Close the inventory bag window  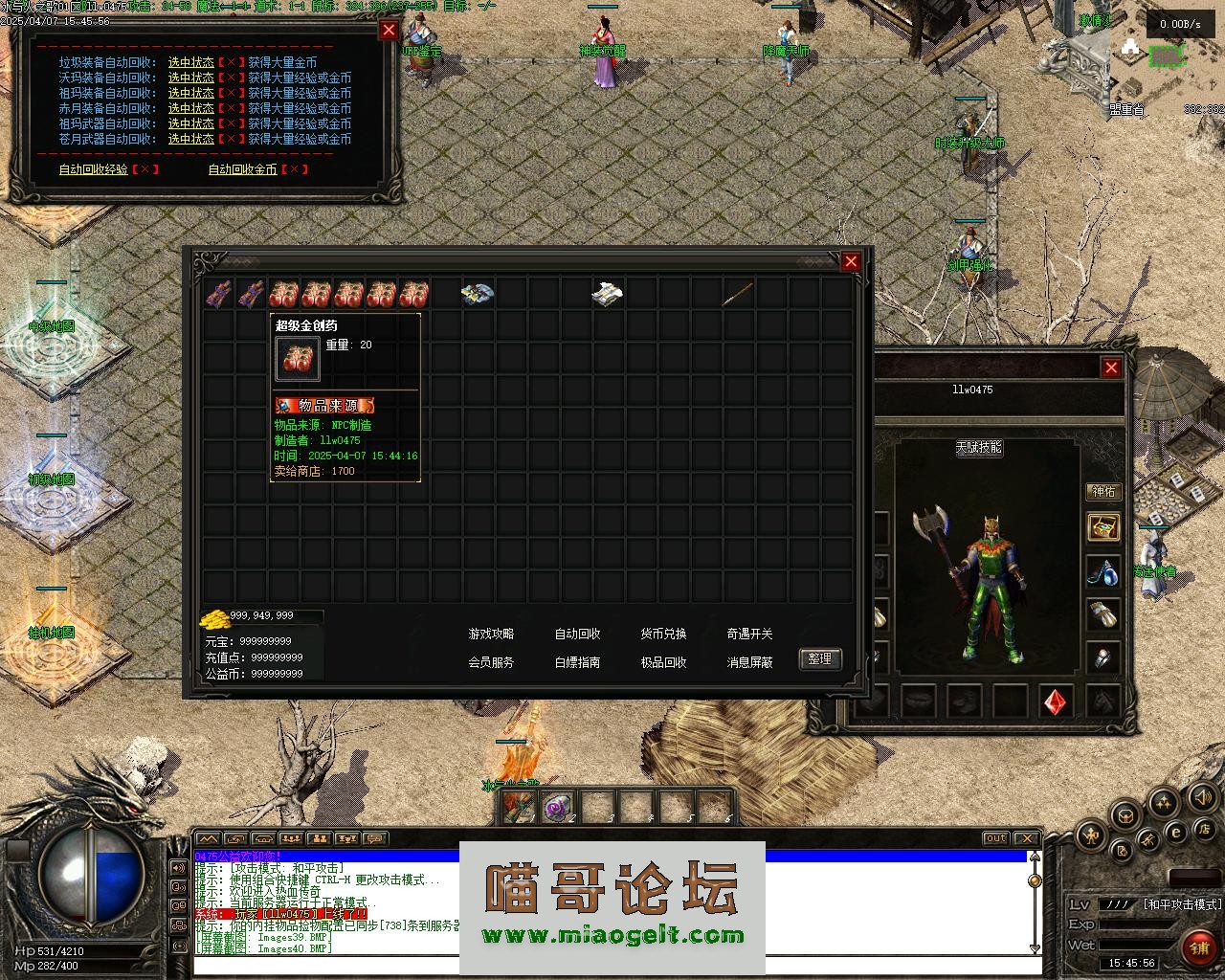[851, 261]
